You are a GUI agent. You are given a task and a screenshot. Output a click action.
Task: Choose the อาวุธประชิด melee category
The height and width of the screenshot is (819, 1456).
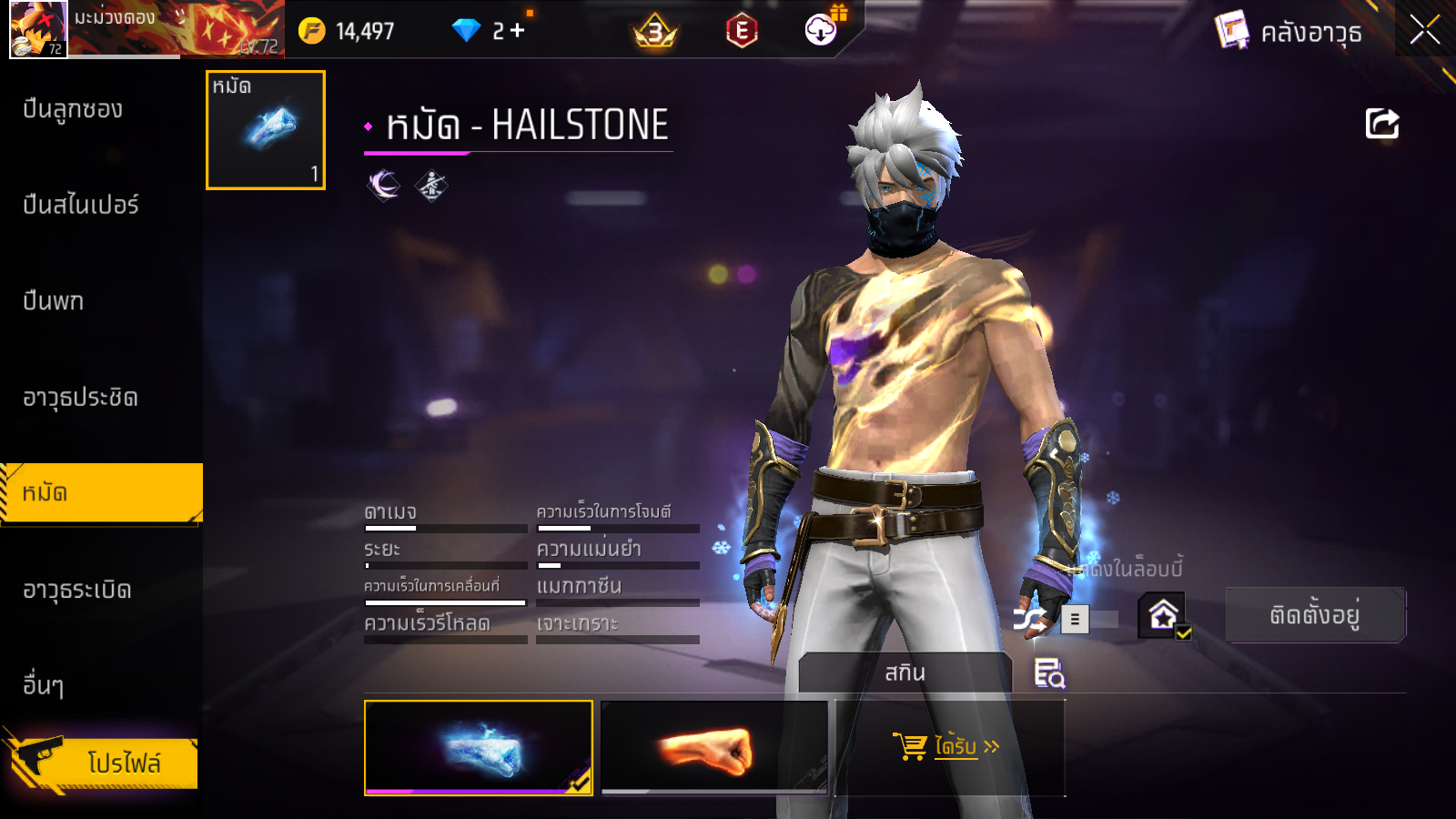80,398
